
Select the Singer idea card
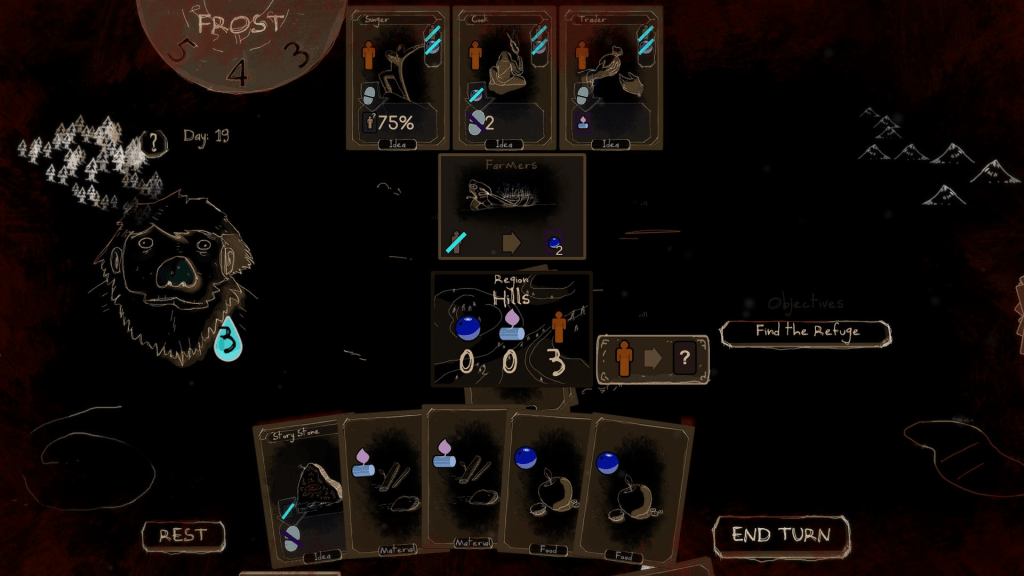point(397,78)
